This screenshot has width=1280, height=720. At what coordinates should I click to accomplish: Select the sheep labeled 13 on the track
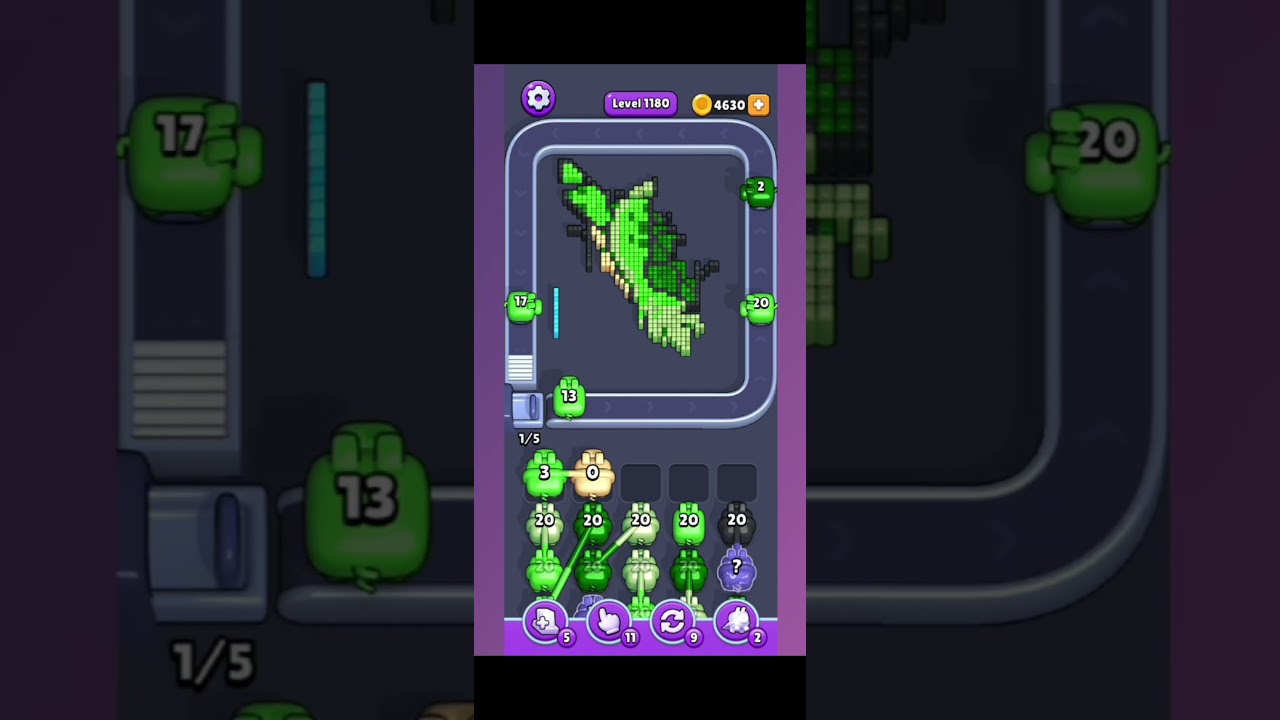[568, 398]
